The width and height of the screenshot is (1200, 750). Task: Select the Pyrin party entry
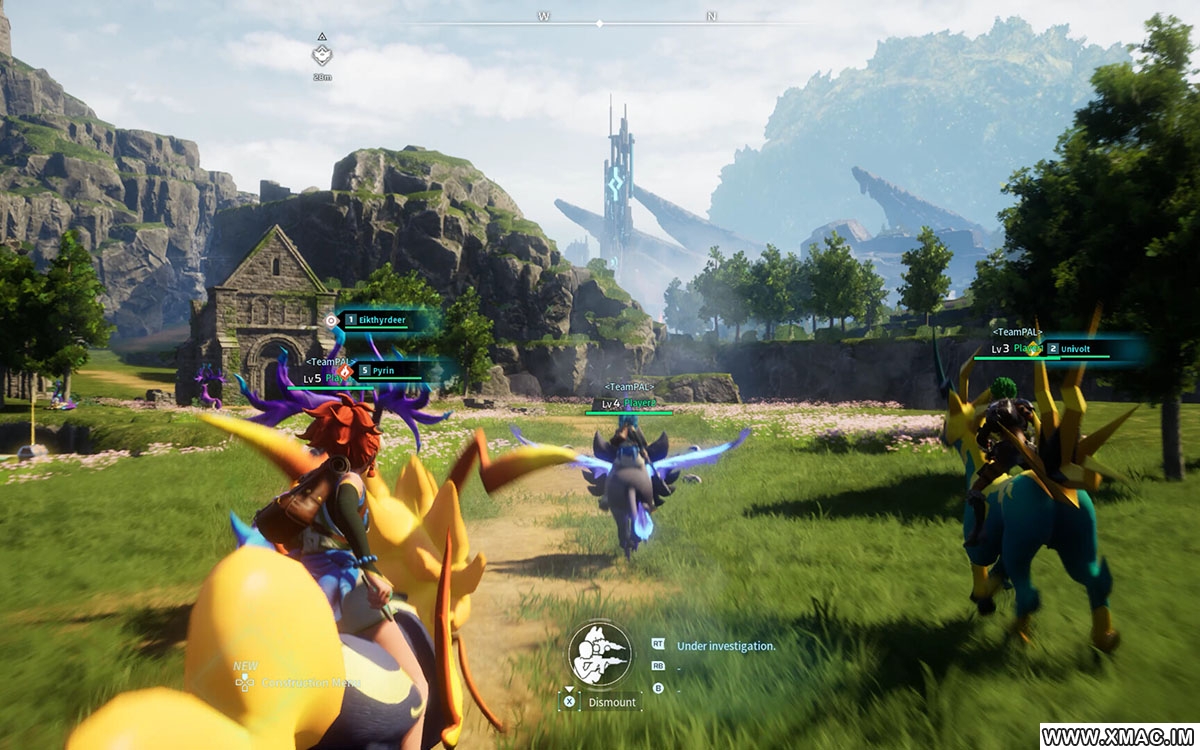(x=396, y=370)
